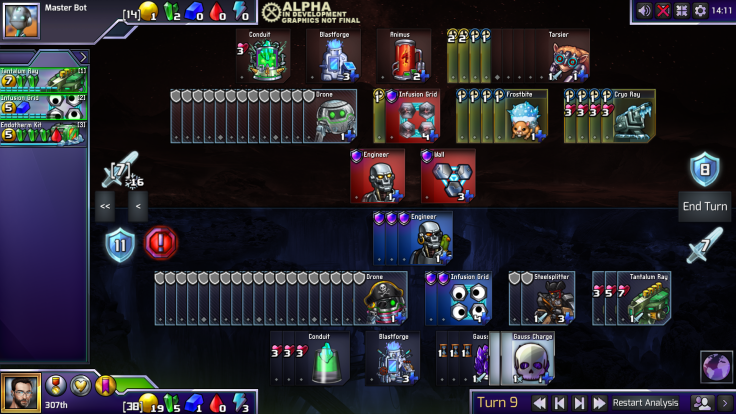736x414 pixels.
Task: Restart Analysis of the replay
Action: tap(645, 403)
